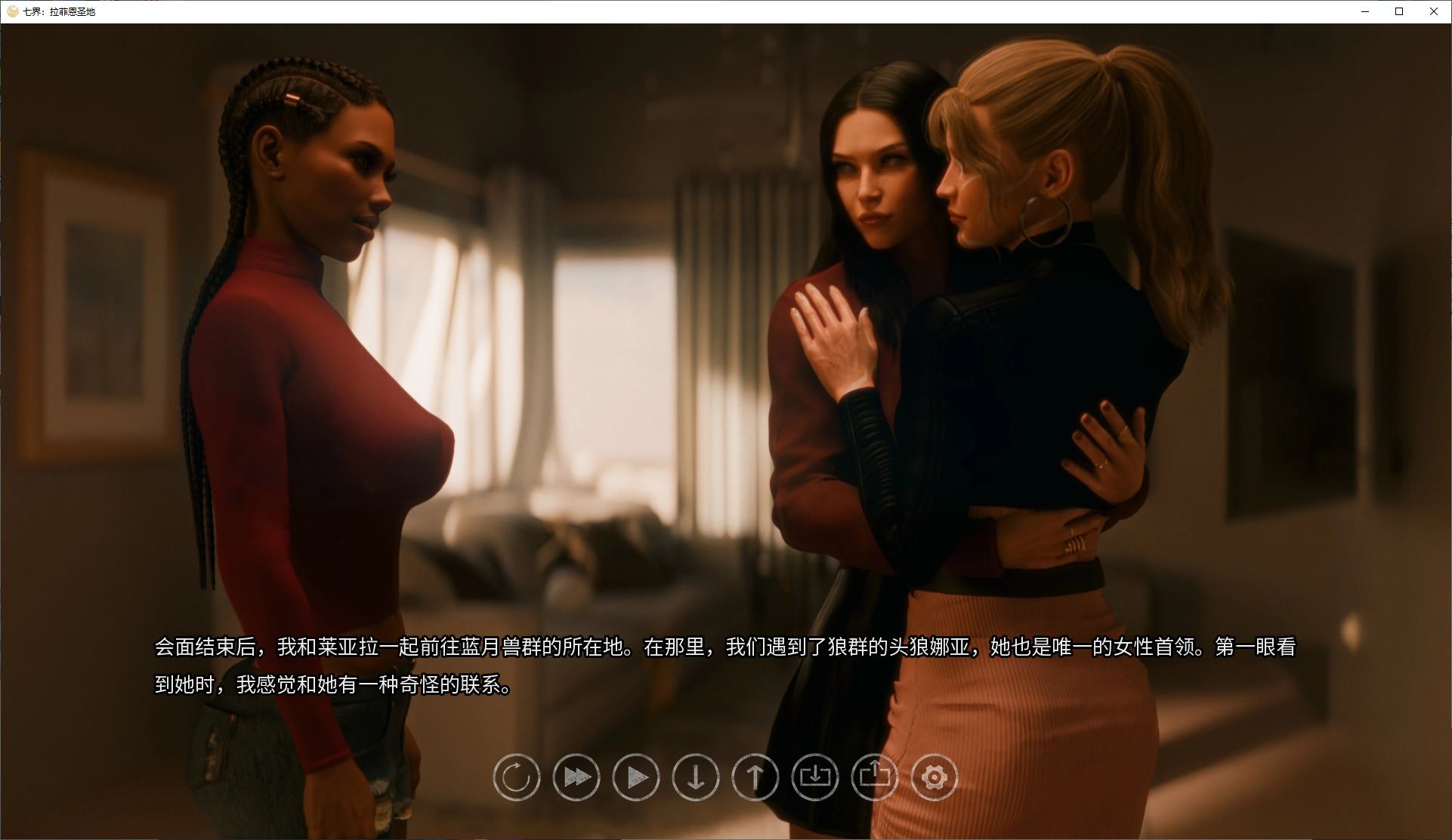Select the fast-forward skip icon
Viewport: 1452px width, 840px height.
click(x=576, y=777)
